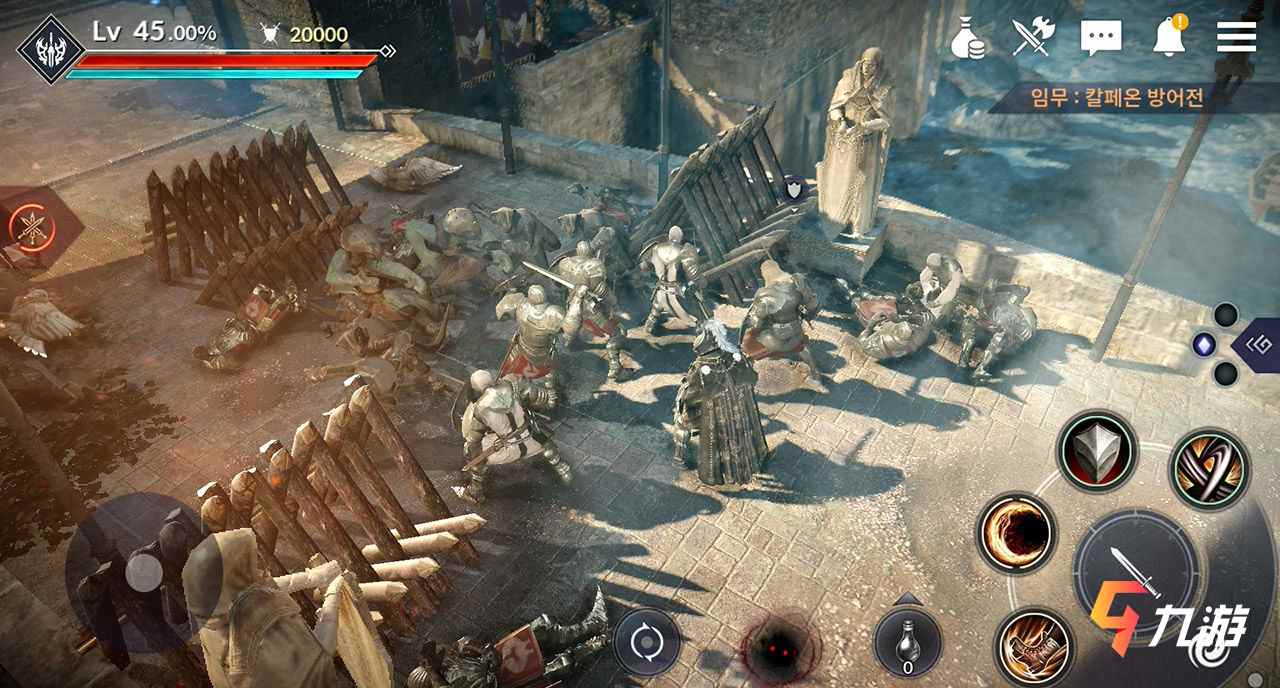
Task: Use the sword basic attack button
Action: pos(1135,570)
